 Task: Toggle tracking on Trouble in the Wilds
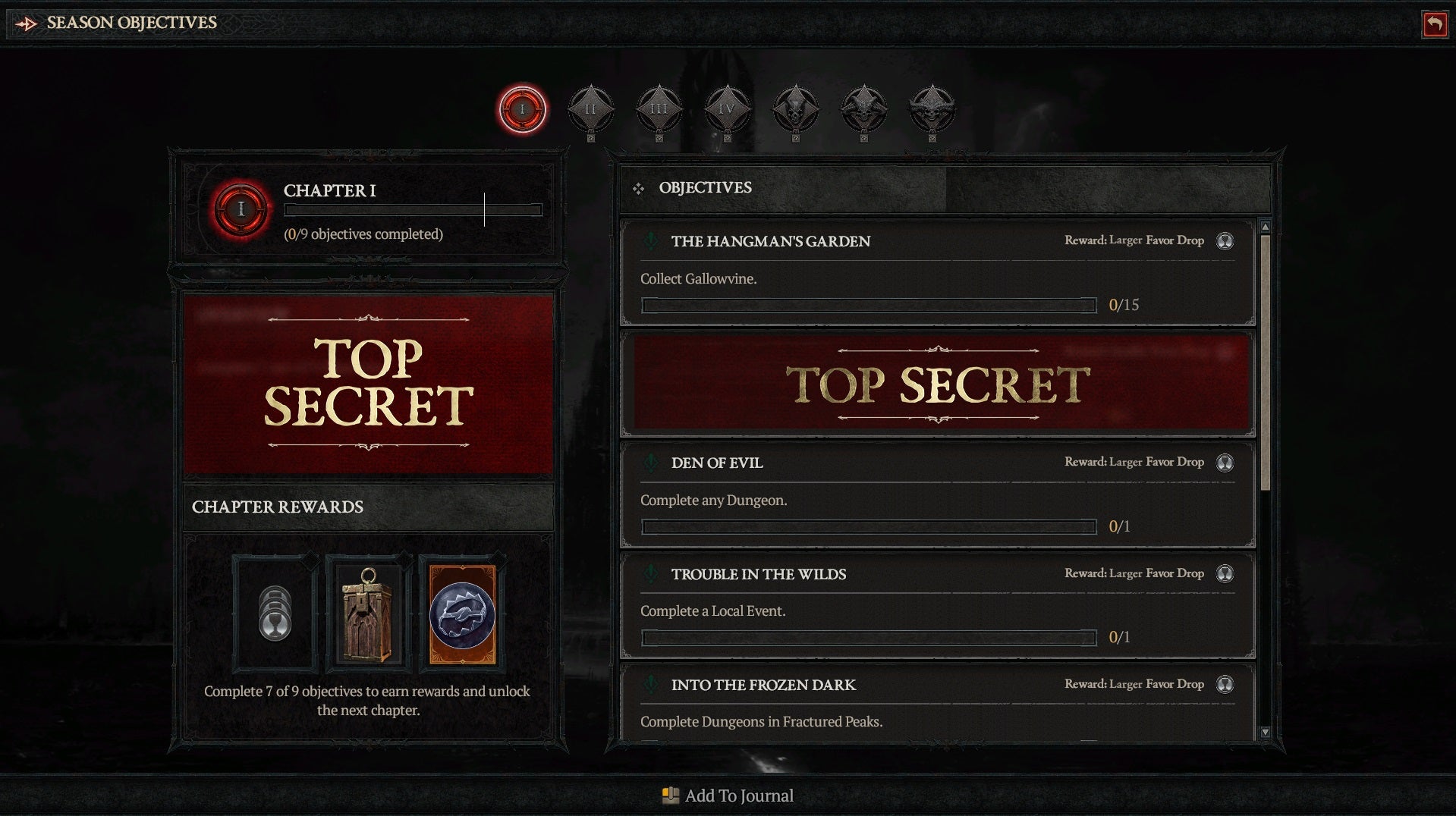click(x=650, y=574)
